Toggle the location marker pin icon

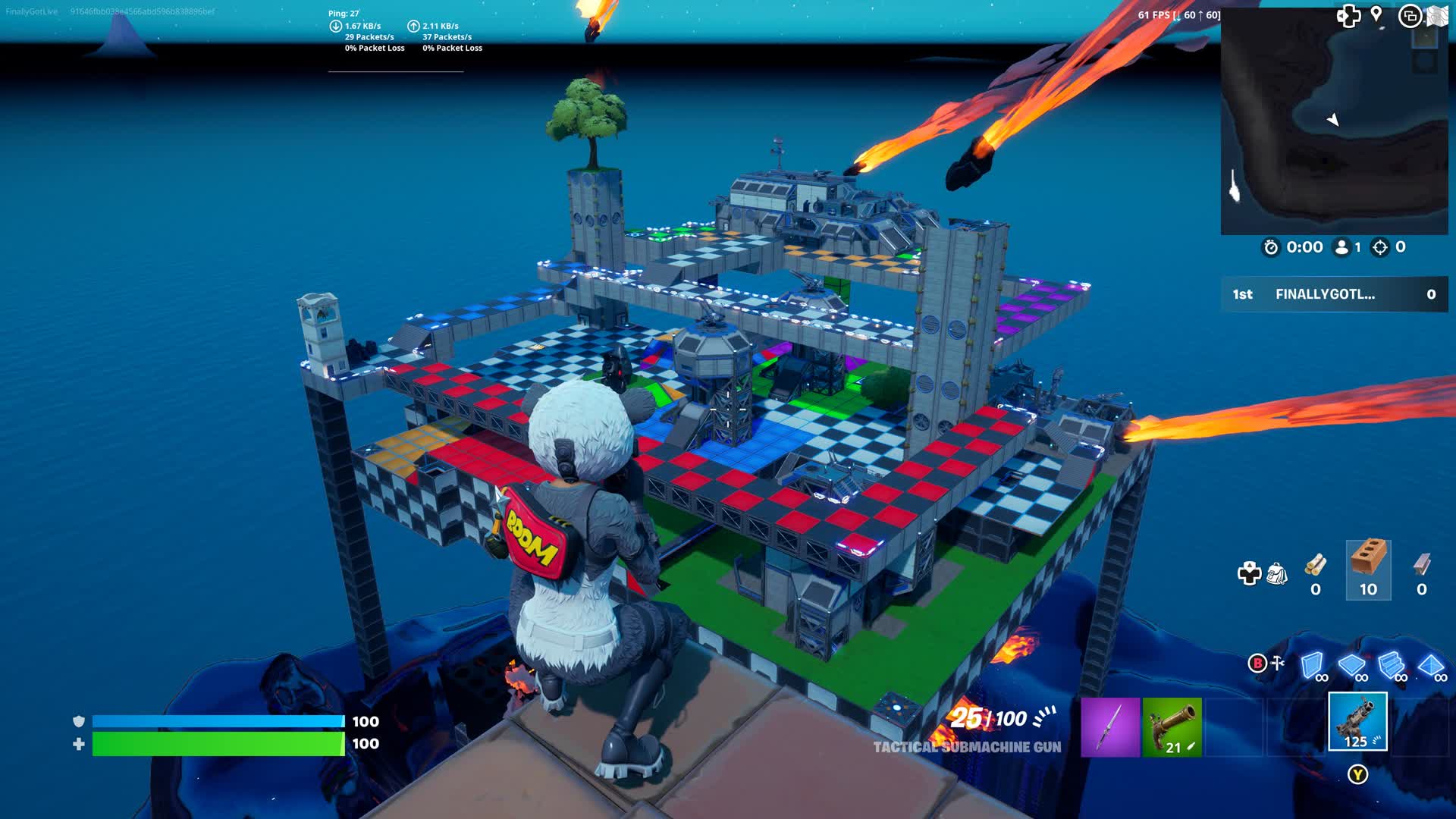[1376, 15]
